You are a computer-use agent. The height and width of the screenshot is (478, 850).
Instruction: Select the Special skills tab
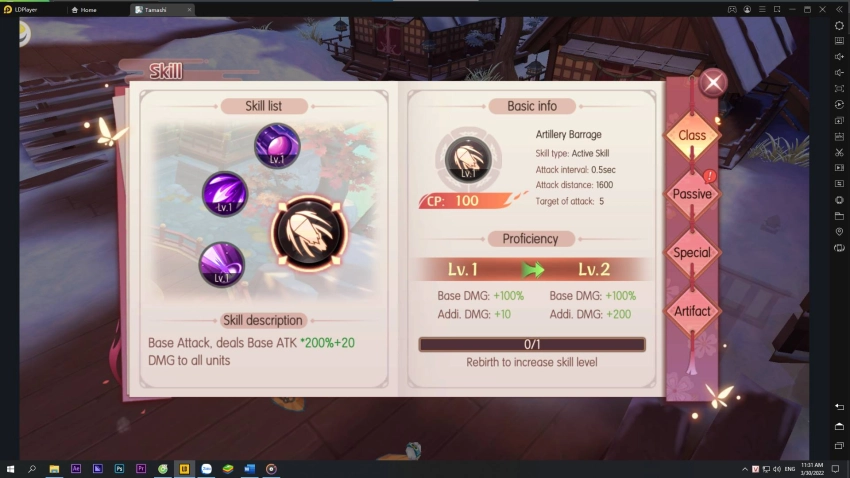[692, 253]
